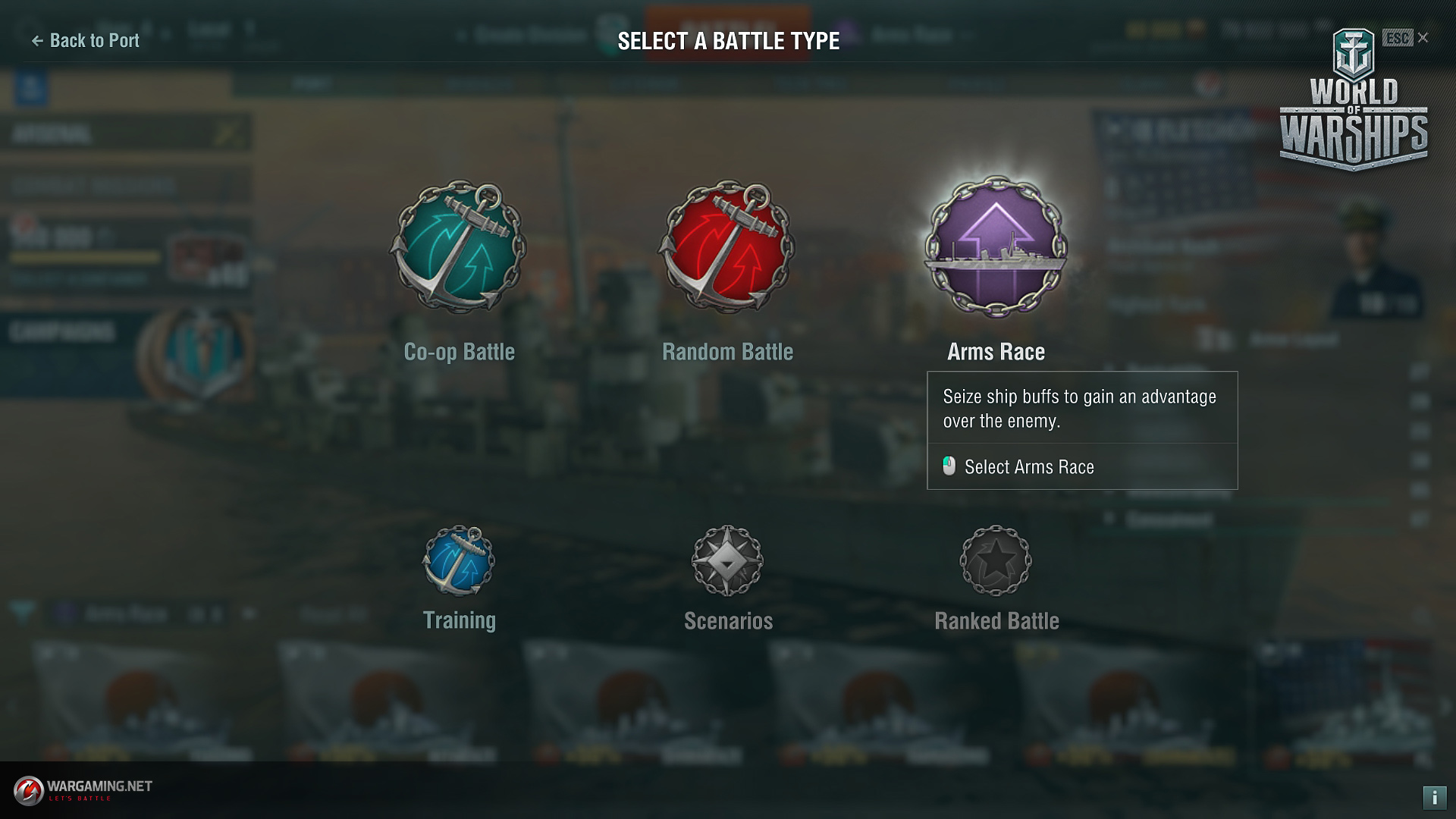This screenshot has width=1456, height=819.
Task: Choose Ranked Battle mode
Action: (996, 562)
